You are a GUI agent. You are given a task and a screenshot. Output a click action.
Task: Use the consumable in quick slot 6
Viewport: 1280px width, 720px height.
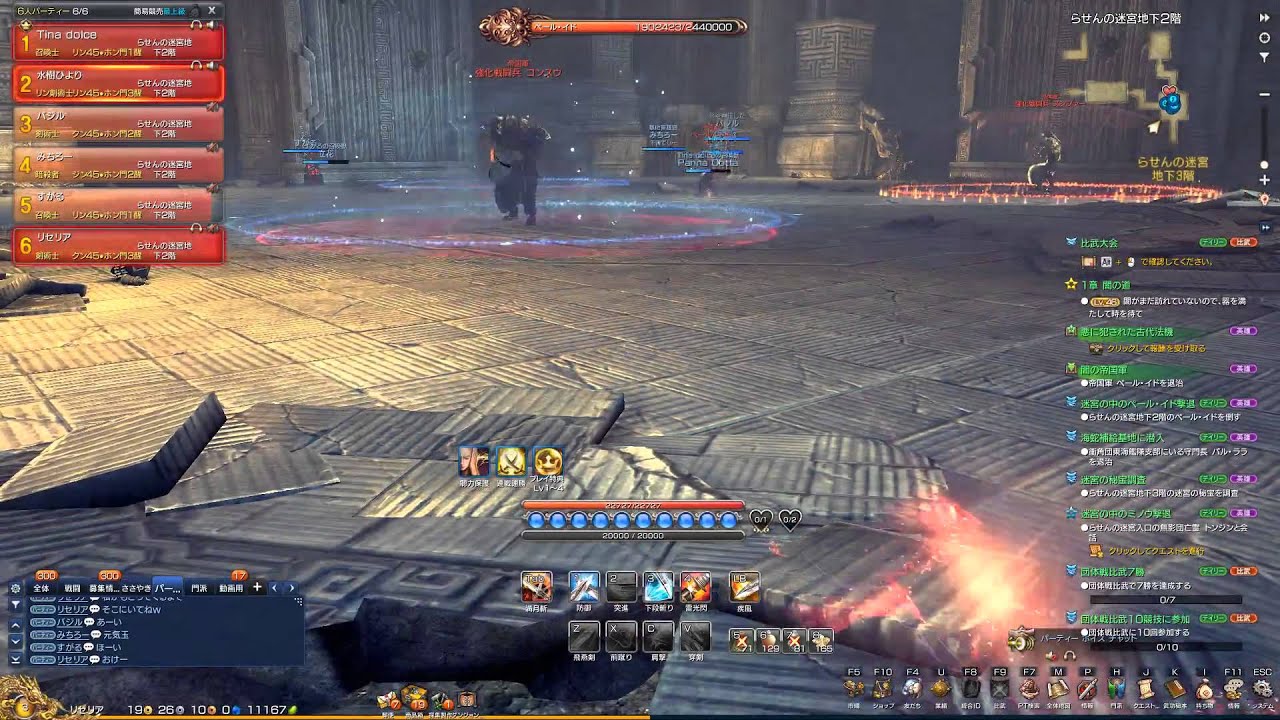[768, 640]
